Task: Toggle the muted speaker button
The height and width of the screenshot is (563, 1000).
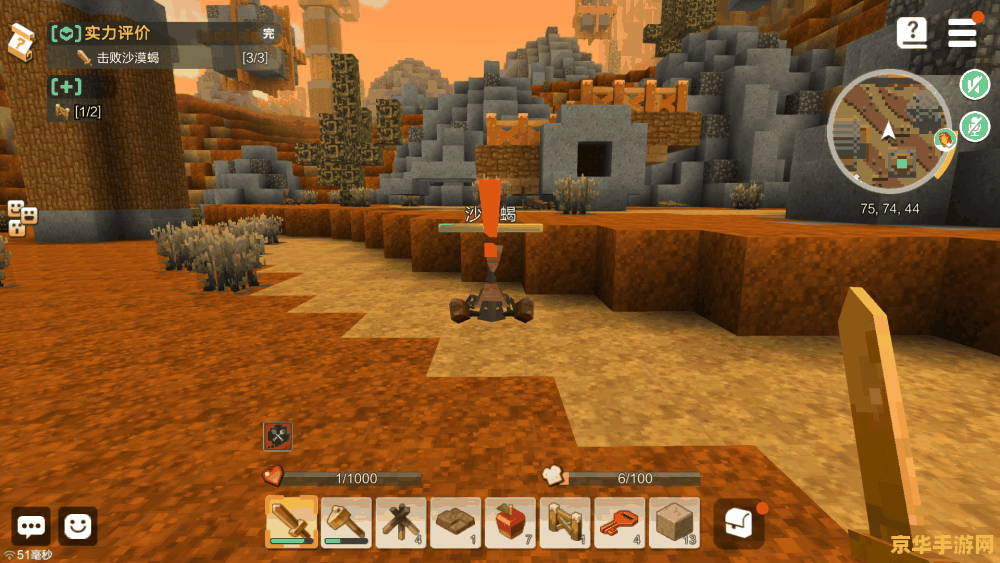Action: click(974, 84)
